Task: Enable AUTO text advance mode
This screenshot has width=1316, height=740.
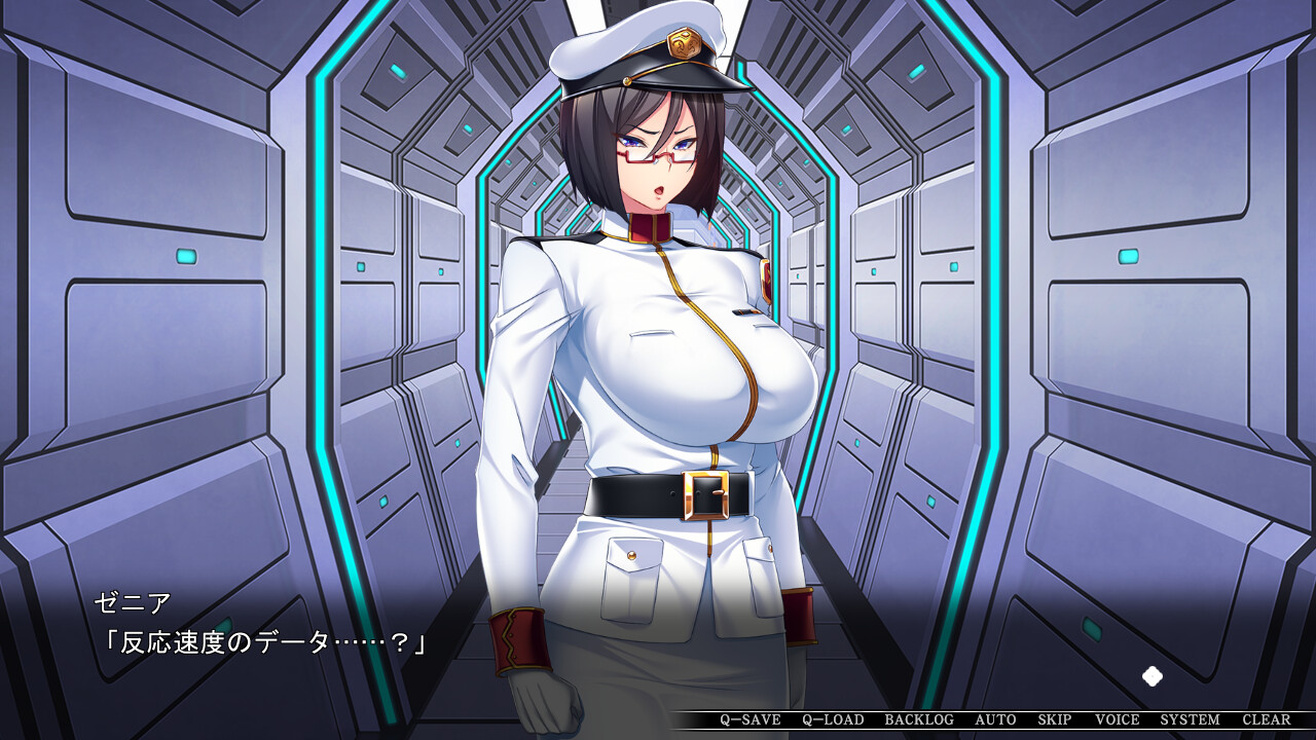Action: (995, 720)
